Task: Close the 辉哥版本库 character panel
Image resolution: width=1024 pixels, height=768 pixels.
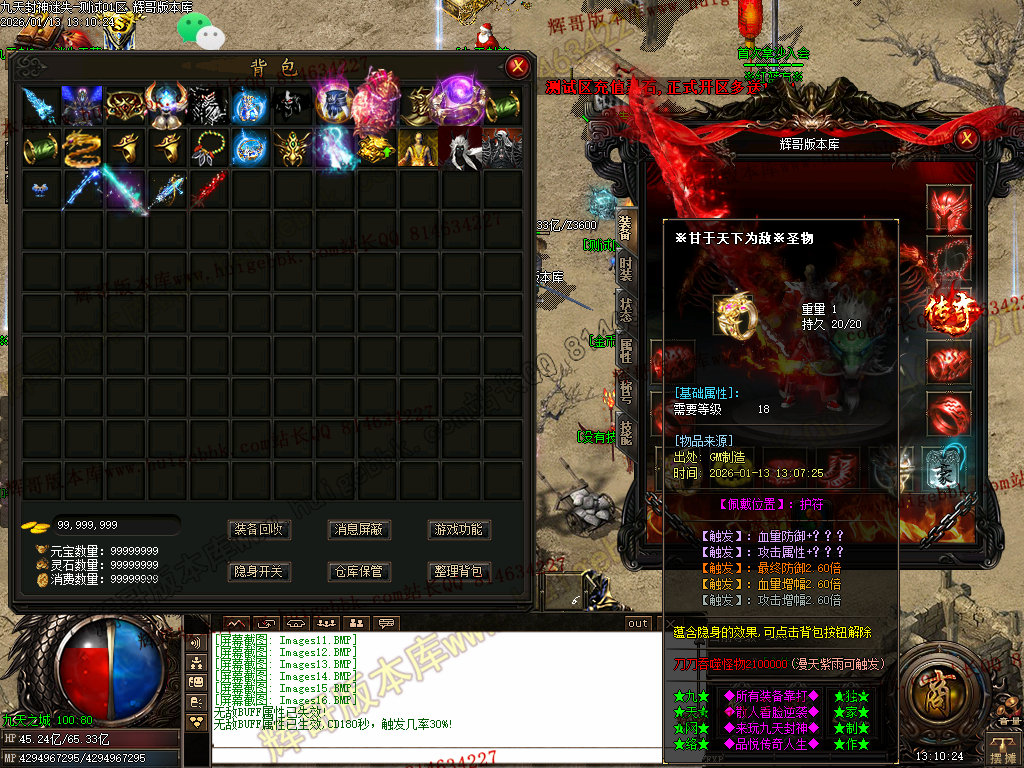Action: point(965,138)
